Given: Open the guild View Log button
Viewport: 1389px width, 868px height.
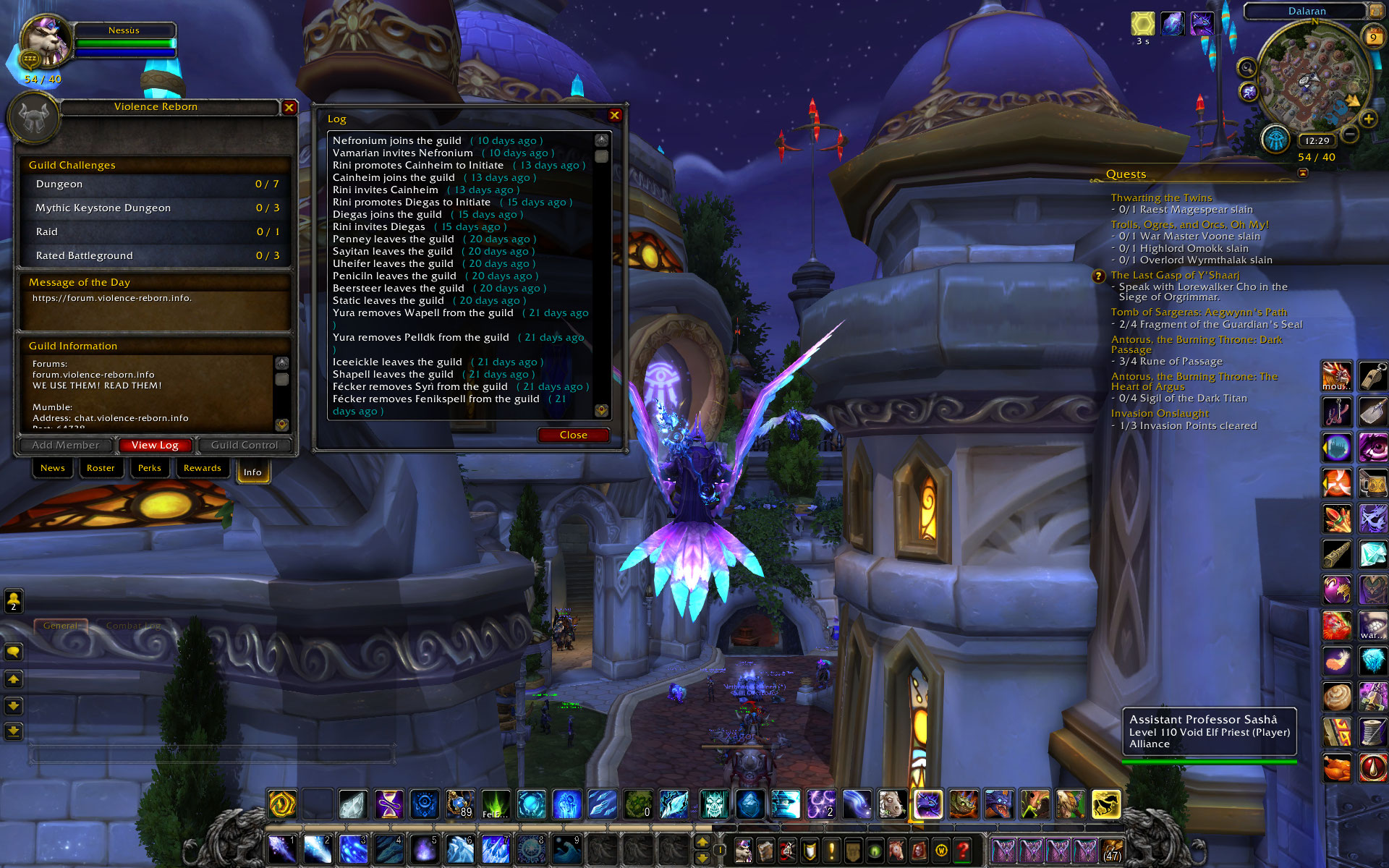Looking at the screenshot, I should [155, 445].
